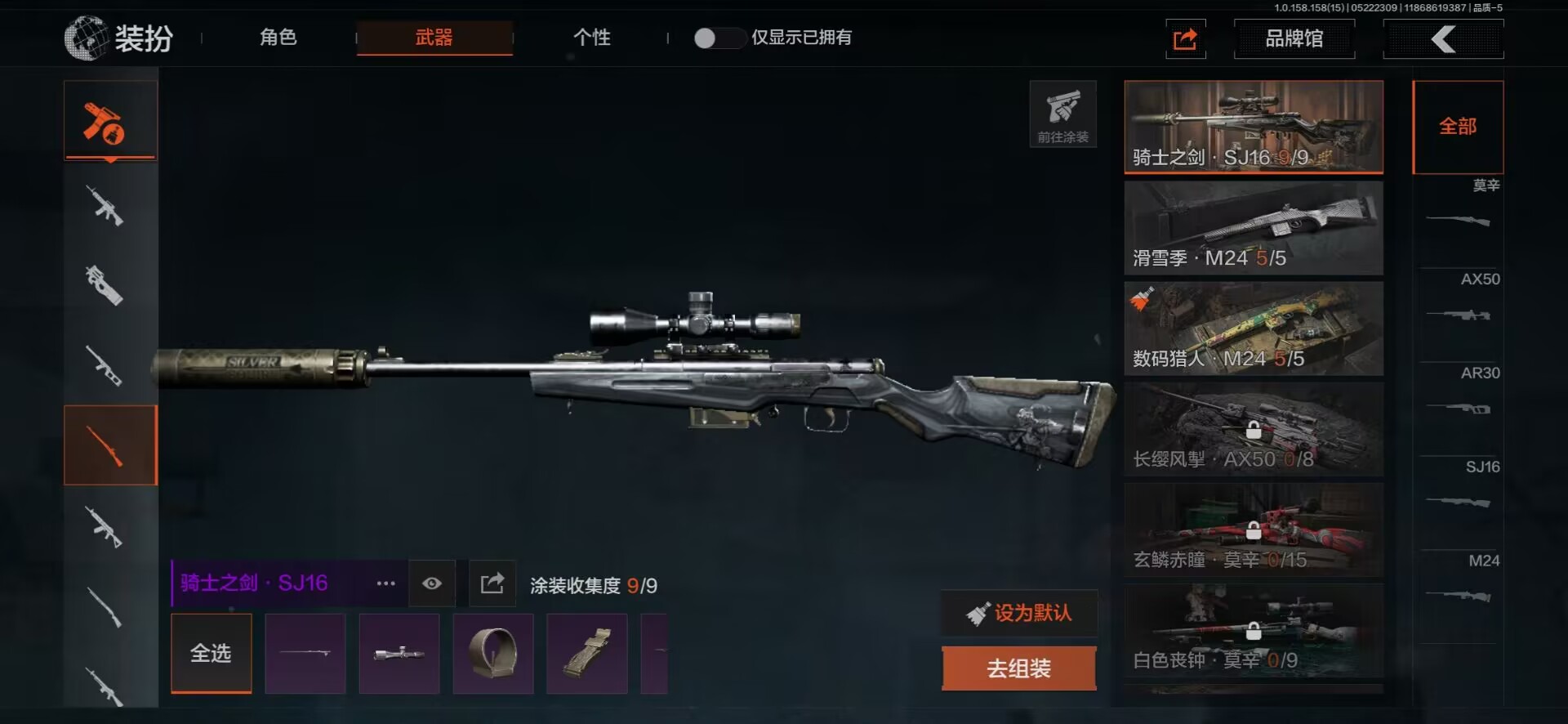Open the 个性 tab
The height and width of the screenshot is (724, 1568).
(x=591, y=38)
